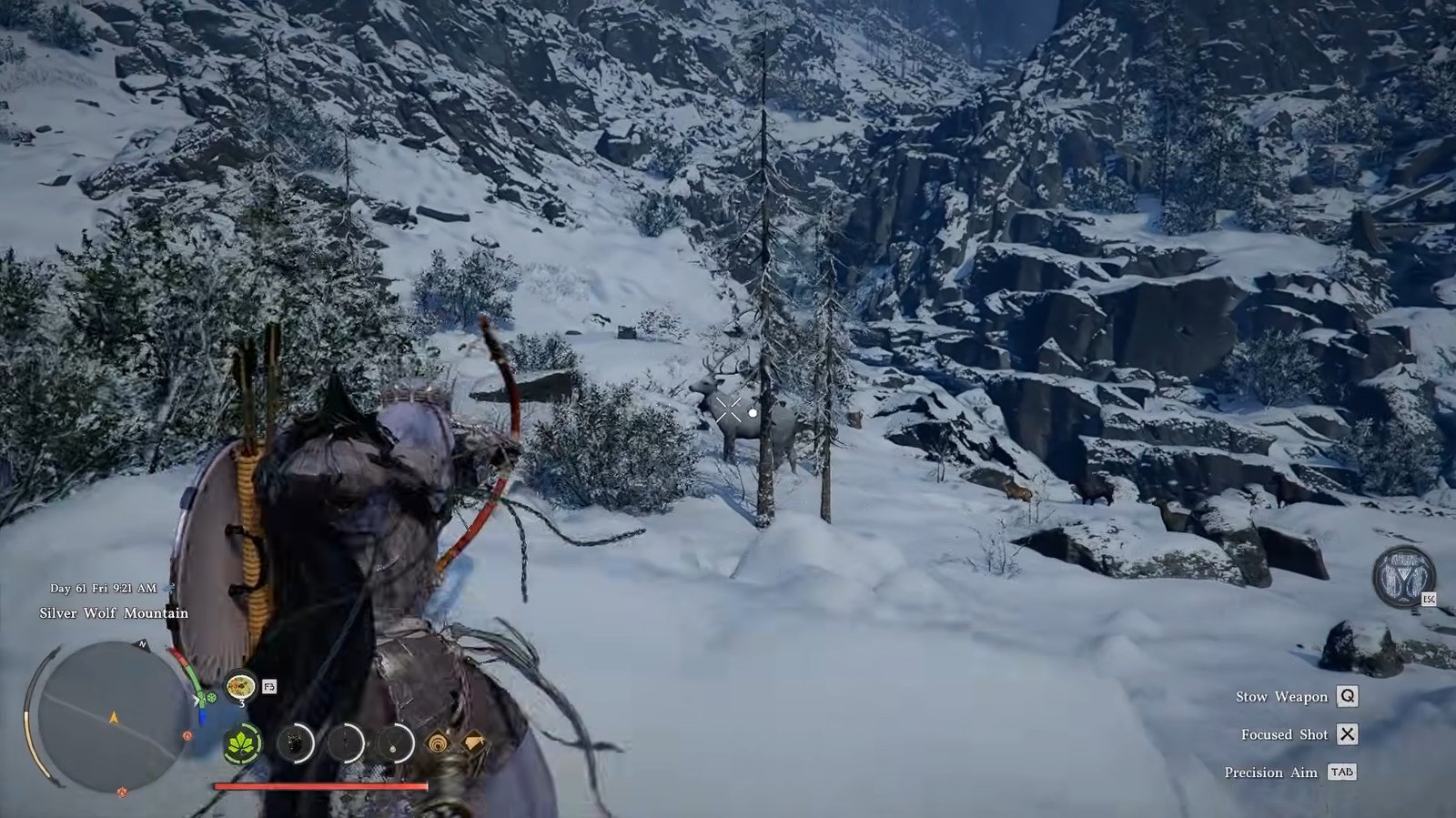
Task: Open the round emblem menu medallion
Action: pyautogui.click(x=1403, y=578)
